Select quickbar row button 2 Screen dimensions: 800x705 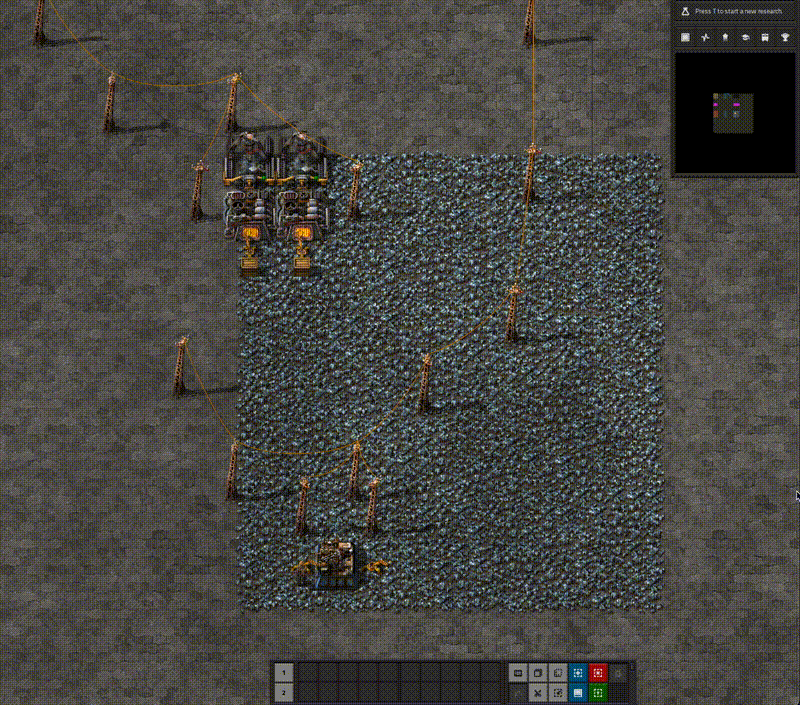284,692
